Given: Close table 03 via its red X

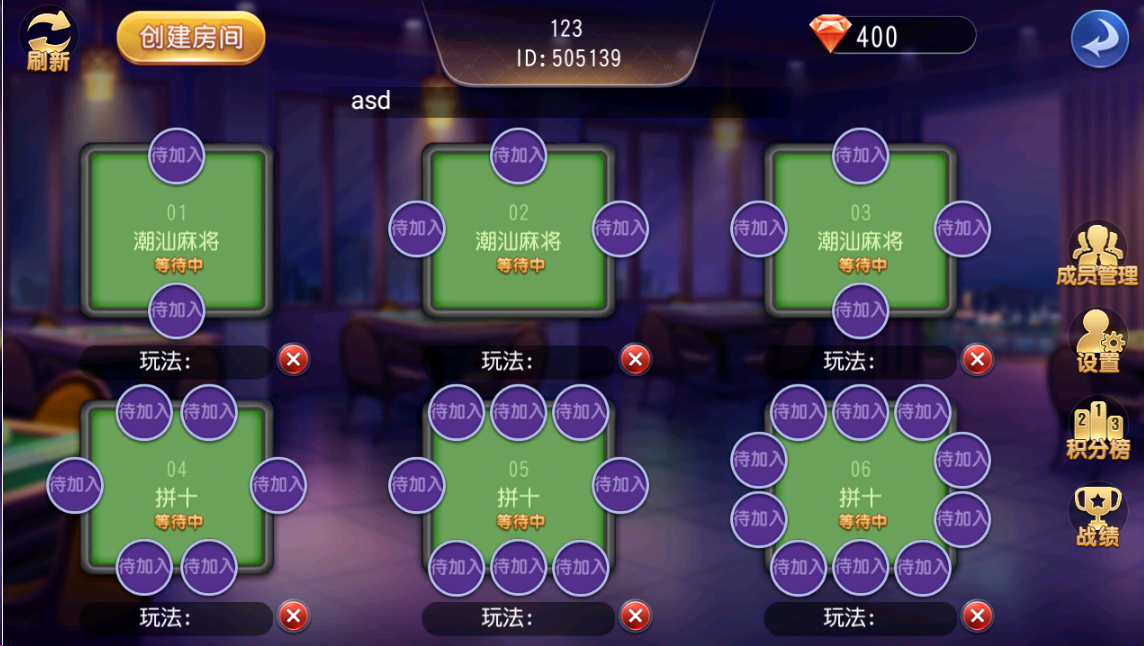Looking at the screenshot, I should click(x=977, y=359).
